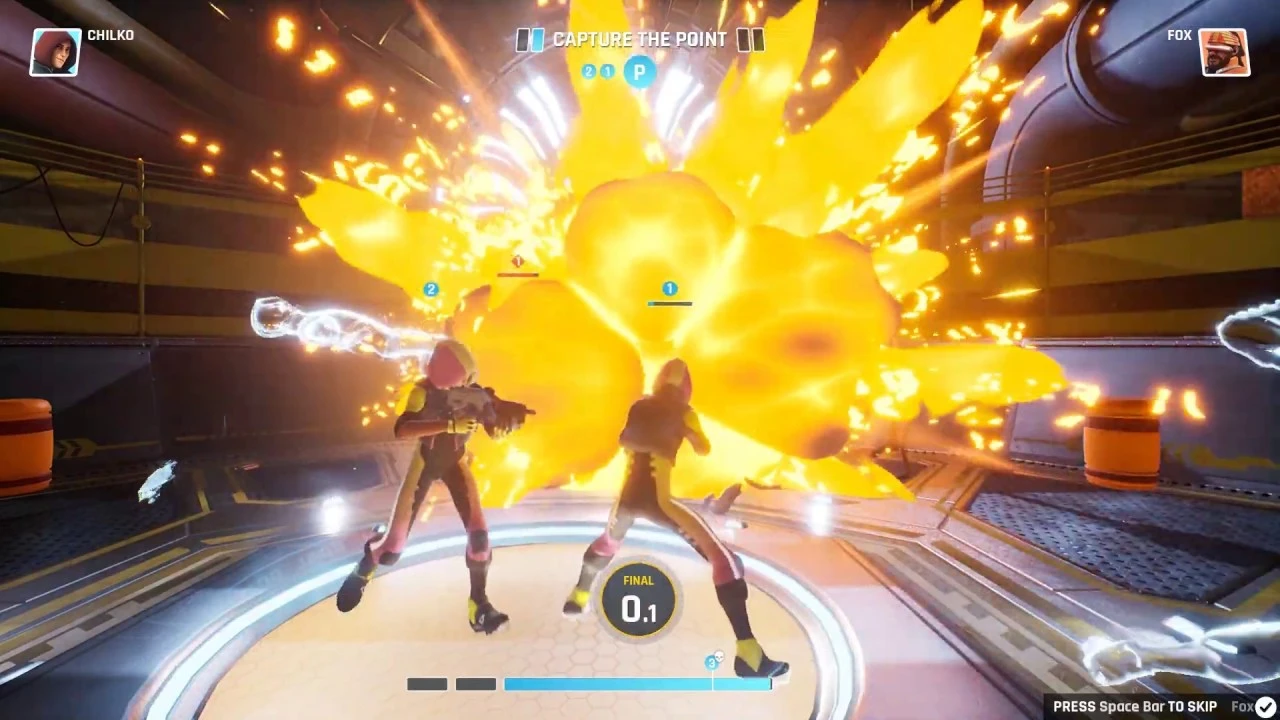
Task: Toggle FOX's first empty round pip
Action: click(x=745, y=40)
